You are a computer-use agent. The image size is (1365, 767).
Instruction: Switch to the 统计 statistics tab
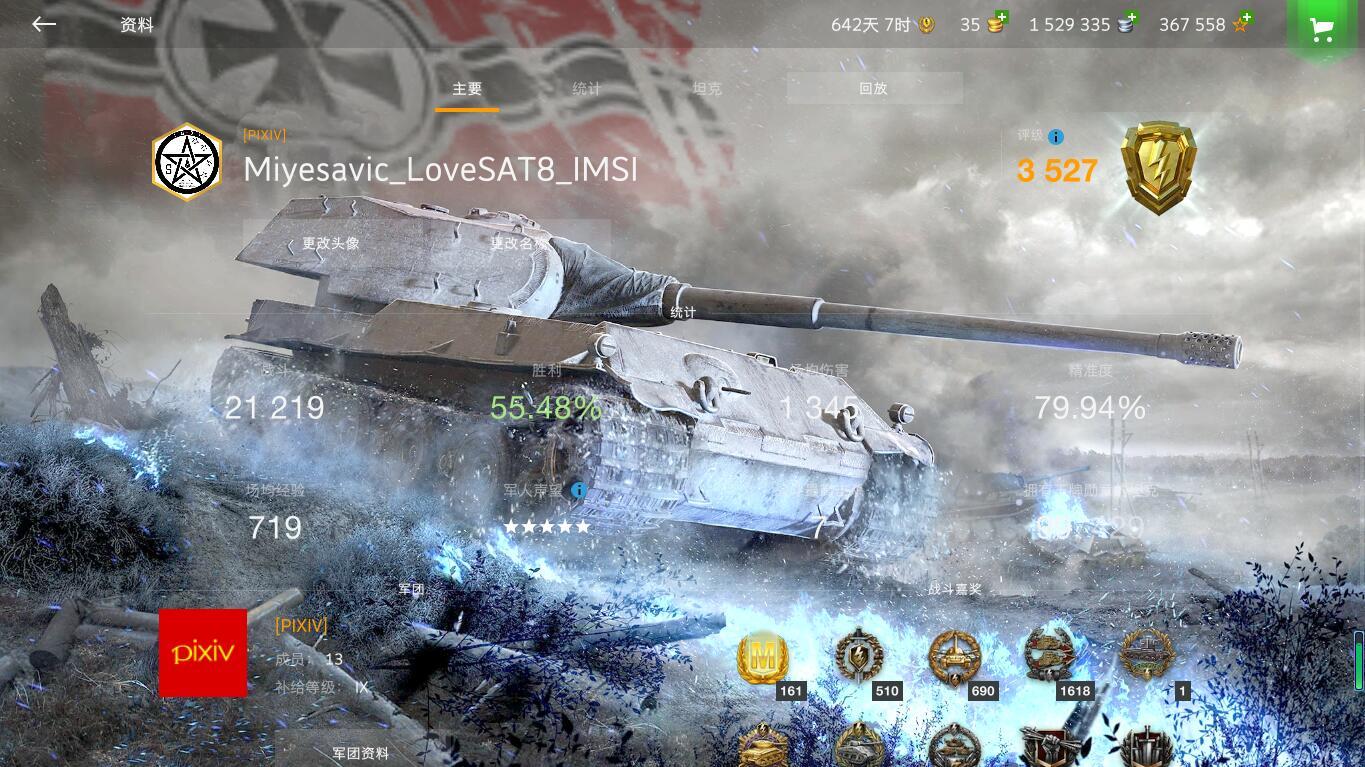(x=586, y=88)
